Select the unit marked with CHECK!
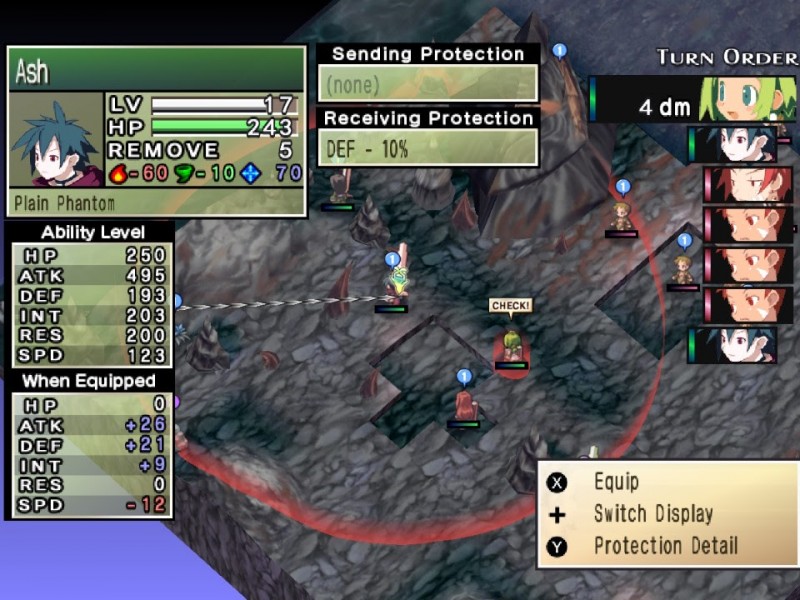This screenshot has width=800, height=600. coord(511,346)
